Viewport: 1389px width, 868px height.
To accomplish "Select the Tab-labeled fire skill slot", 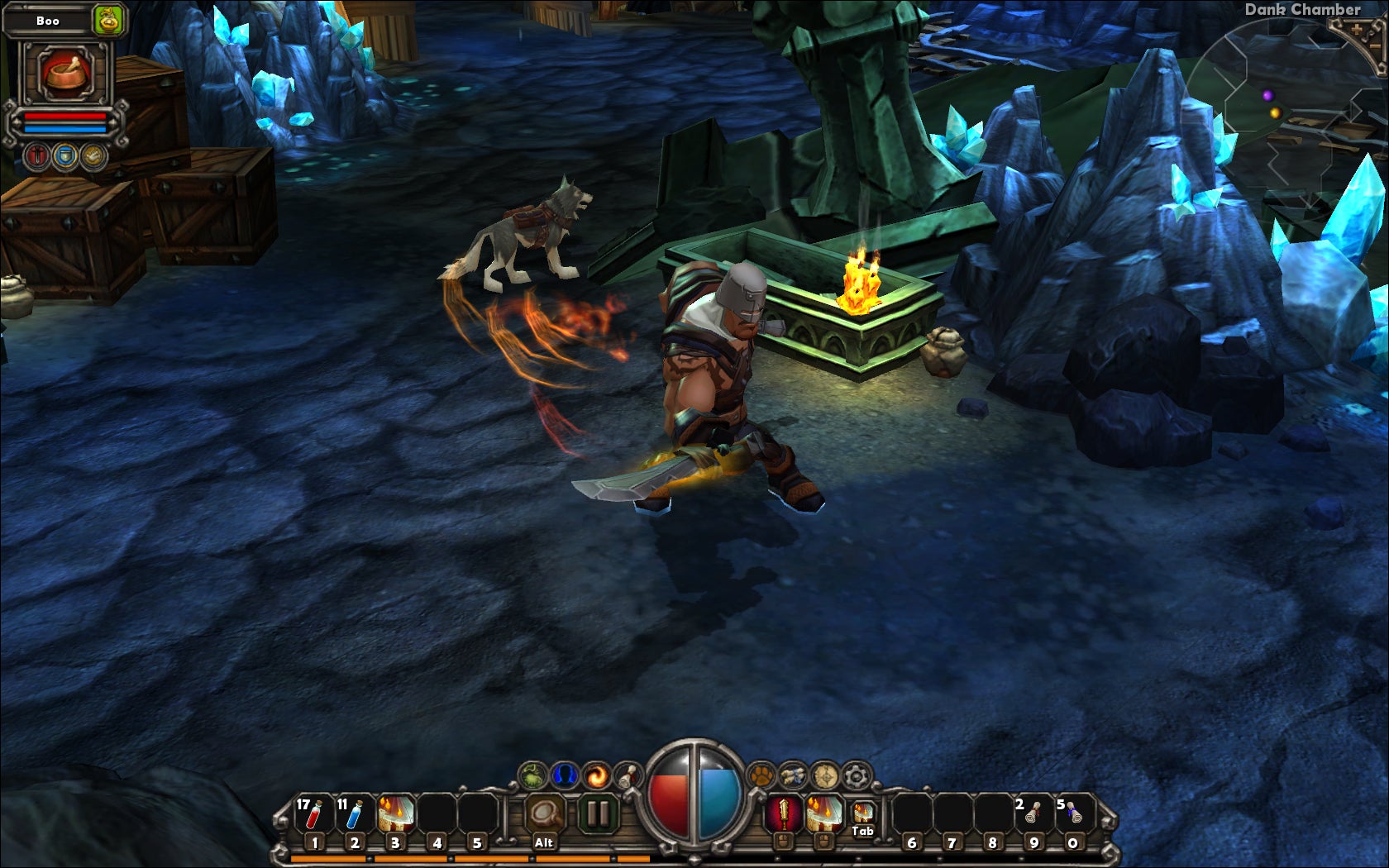I will click(x=862, y=813).
